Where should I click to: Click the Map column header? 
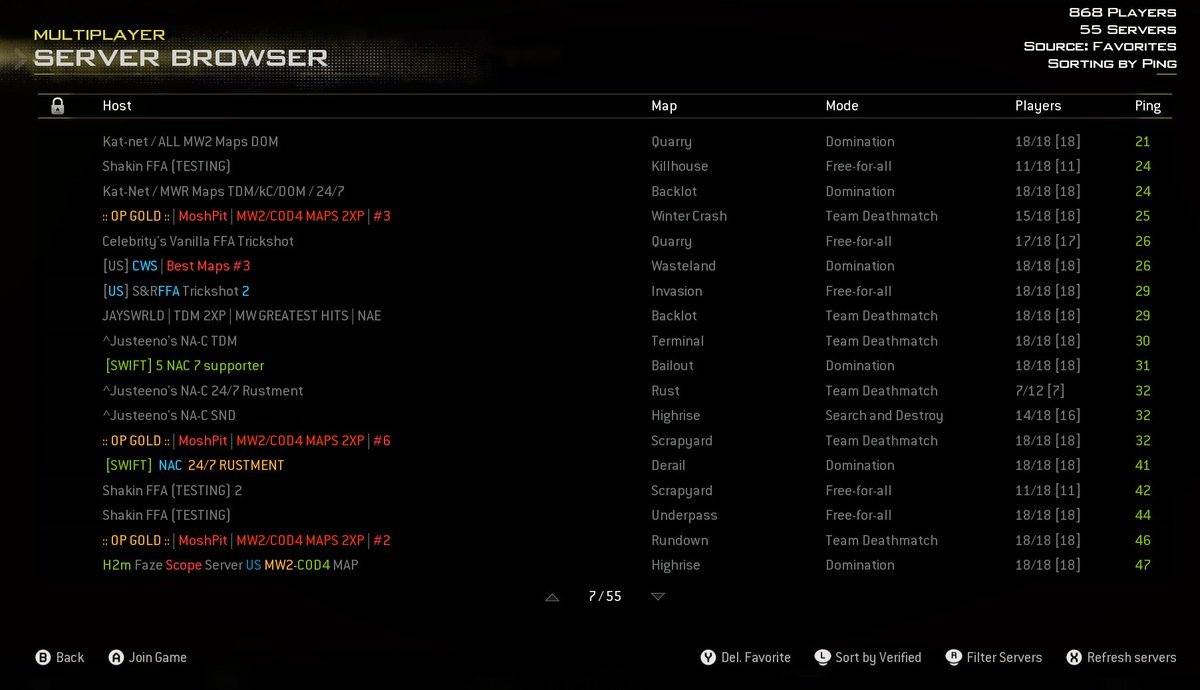pyautogui.click(x=664, y=106)
